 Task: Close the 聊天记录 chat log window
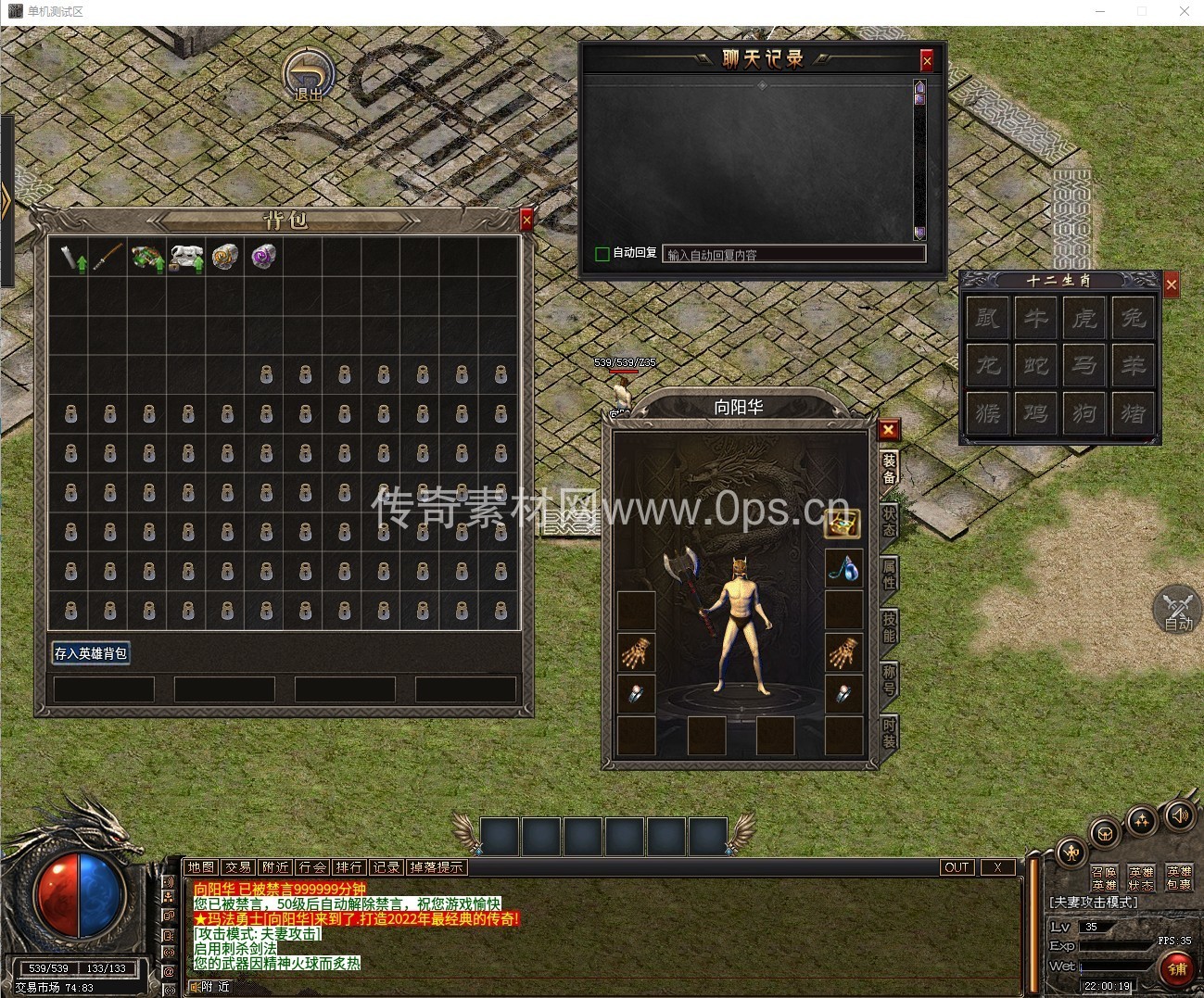926,60
